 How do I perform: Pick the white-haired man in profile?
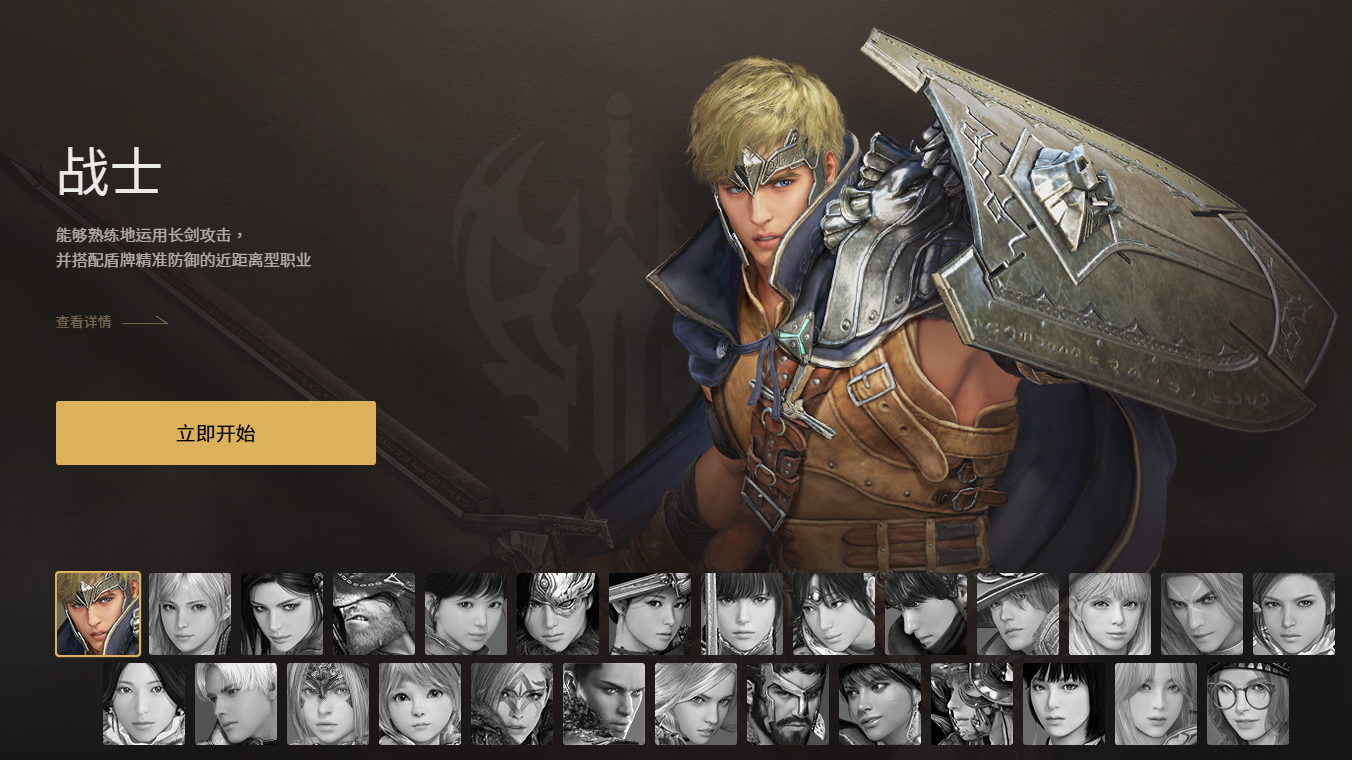[236, 704]
